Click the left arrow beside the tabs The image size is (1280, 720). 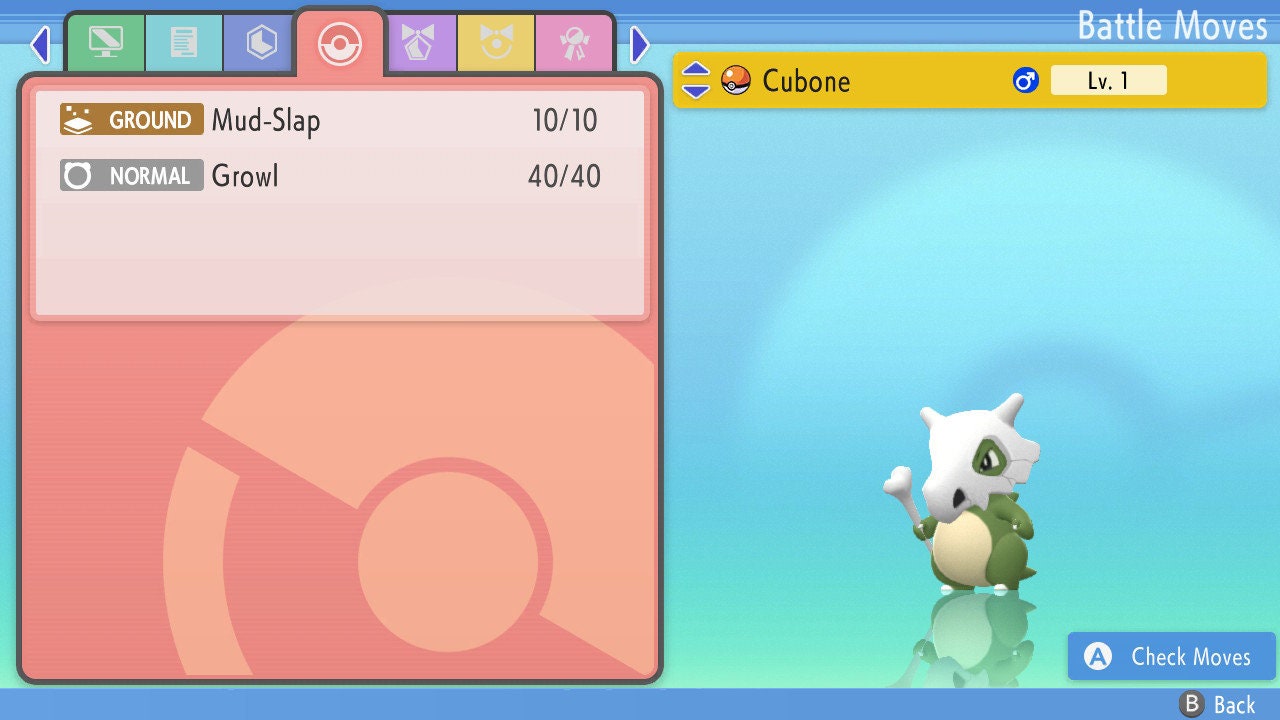pyautogui.click(x=40, y=44)
